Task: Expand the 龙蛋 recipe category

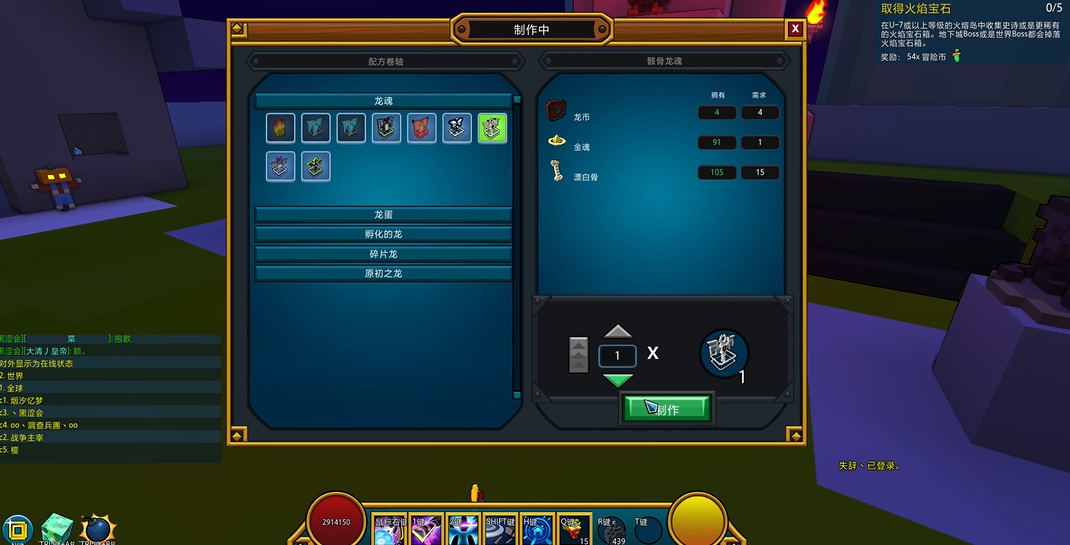Action: tap(384, 215)
